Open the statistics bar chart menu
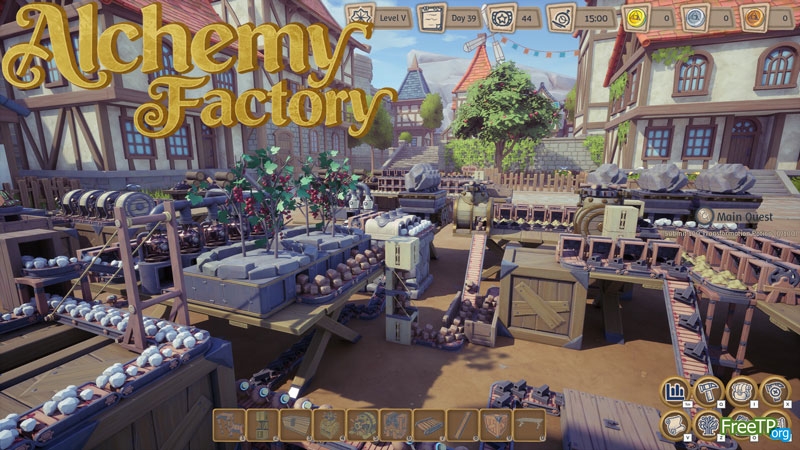This screenshot has height=450, width=800. point(675,392)
